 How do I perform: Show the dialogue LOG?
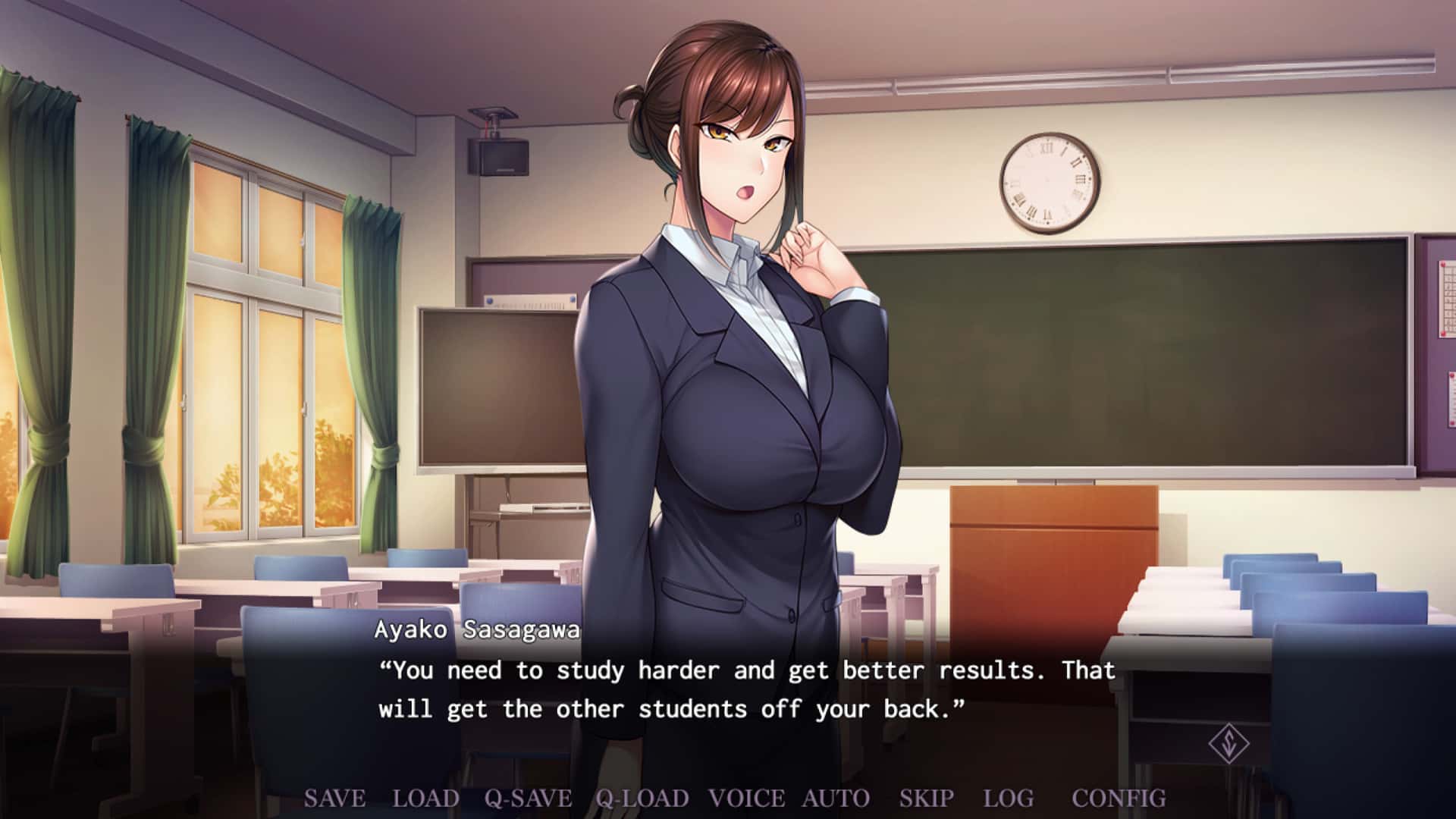tap(1008, 799)
